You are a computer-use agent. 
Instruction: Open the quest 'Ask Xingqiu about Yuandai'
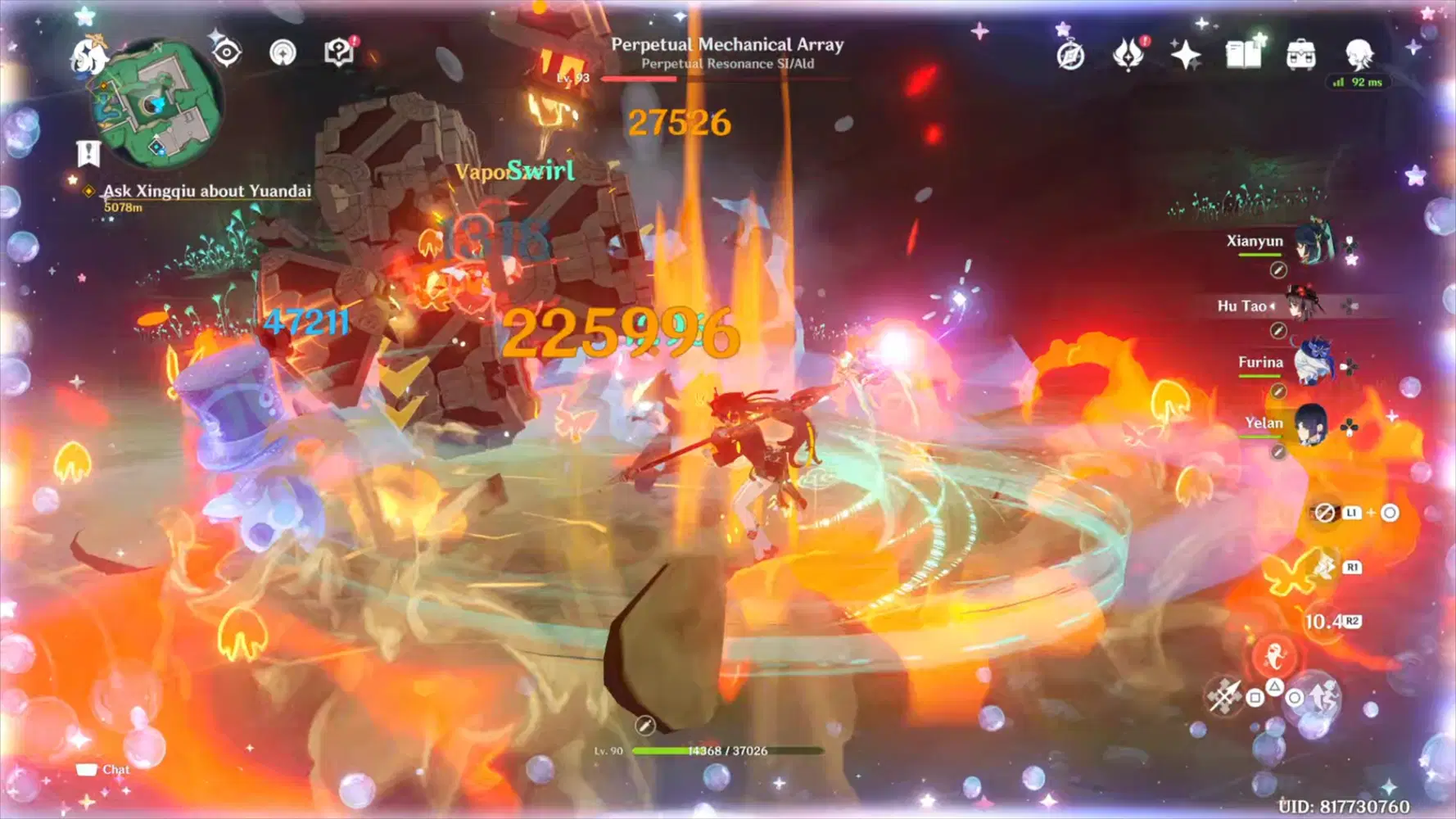[206, 192]
